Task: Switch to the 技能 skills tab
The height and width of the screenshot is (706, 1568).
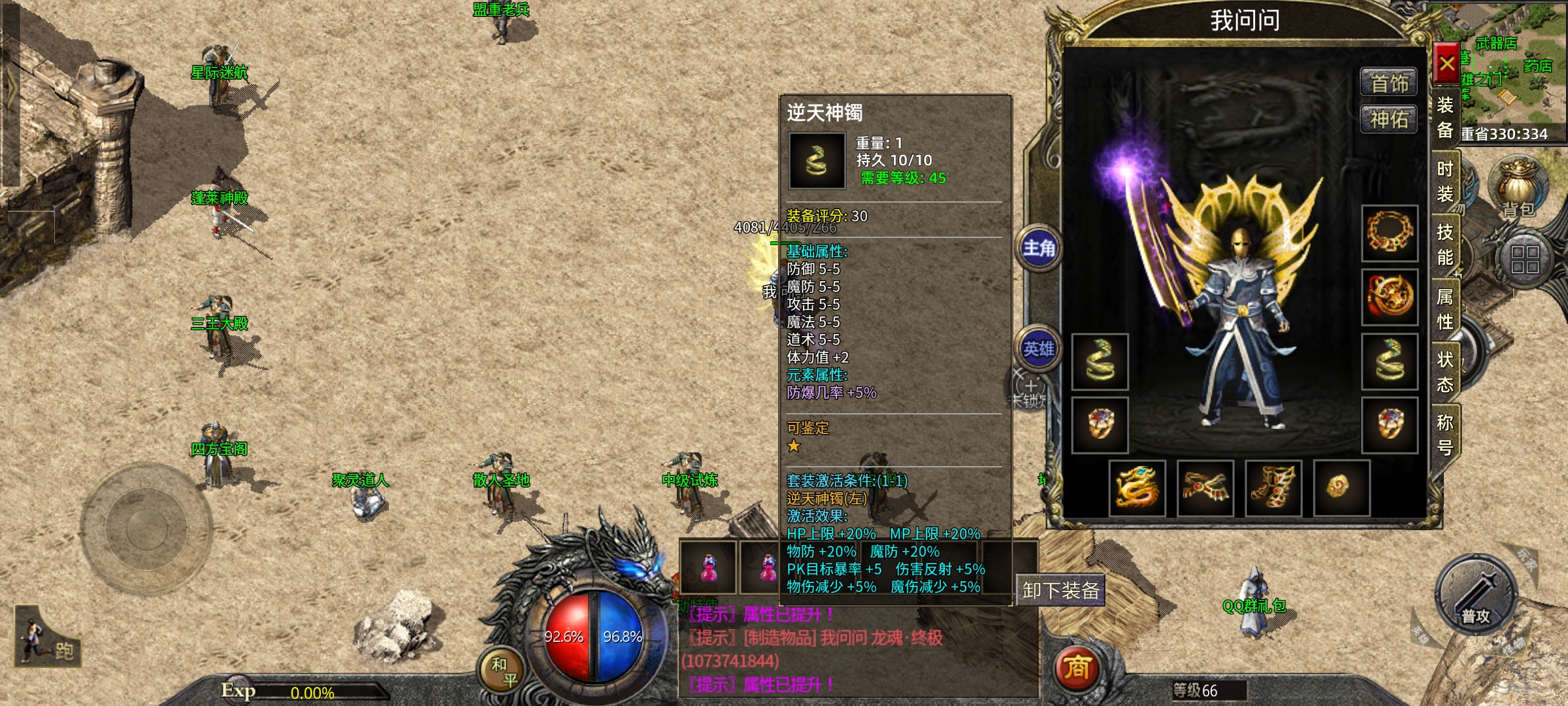Action: 1445,244
